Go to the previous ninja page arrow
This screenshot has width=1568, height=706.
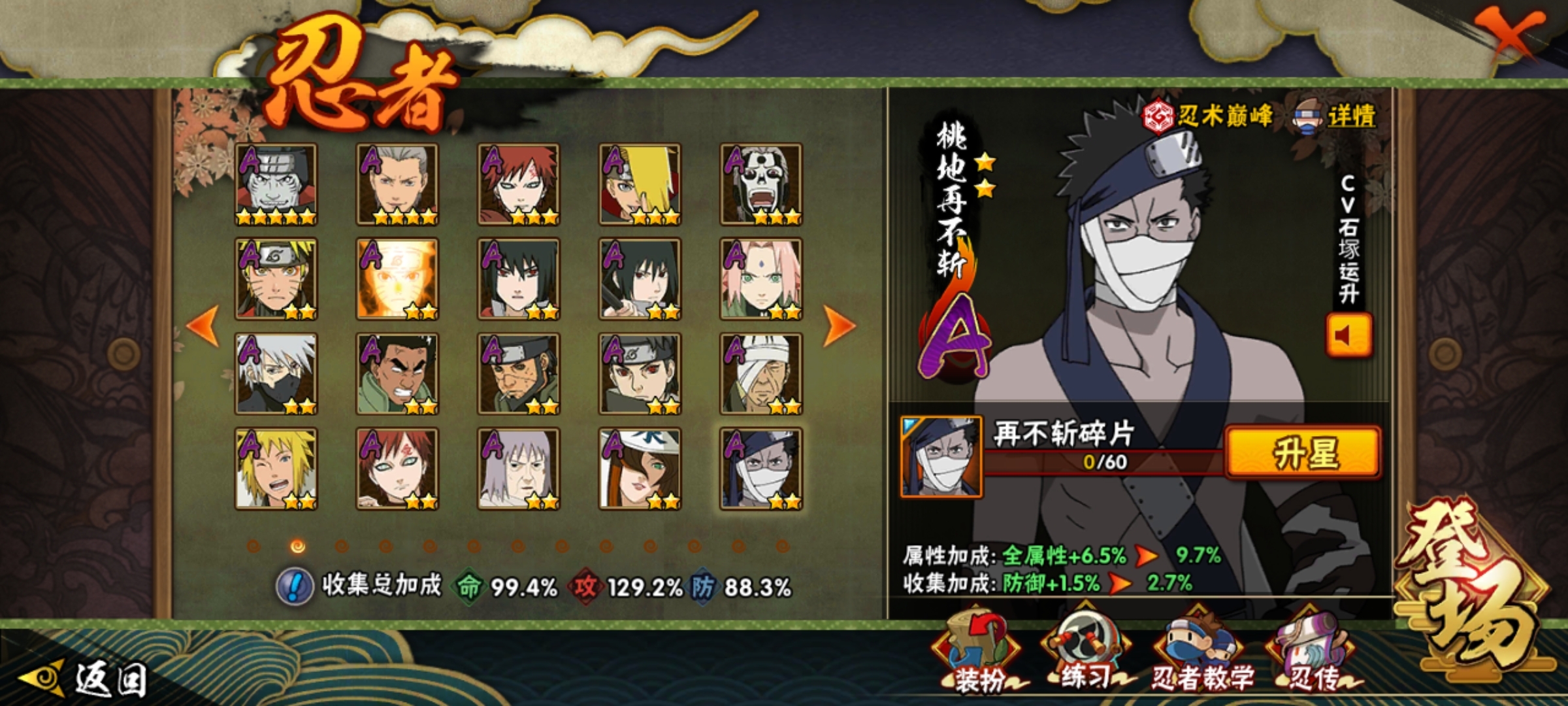(203, 326)
